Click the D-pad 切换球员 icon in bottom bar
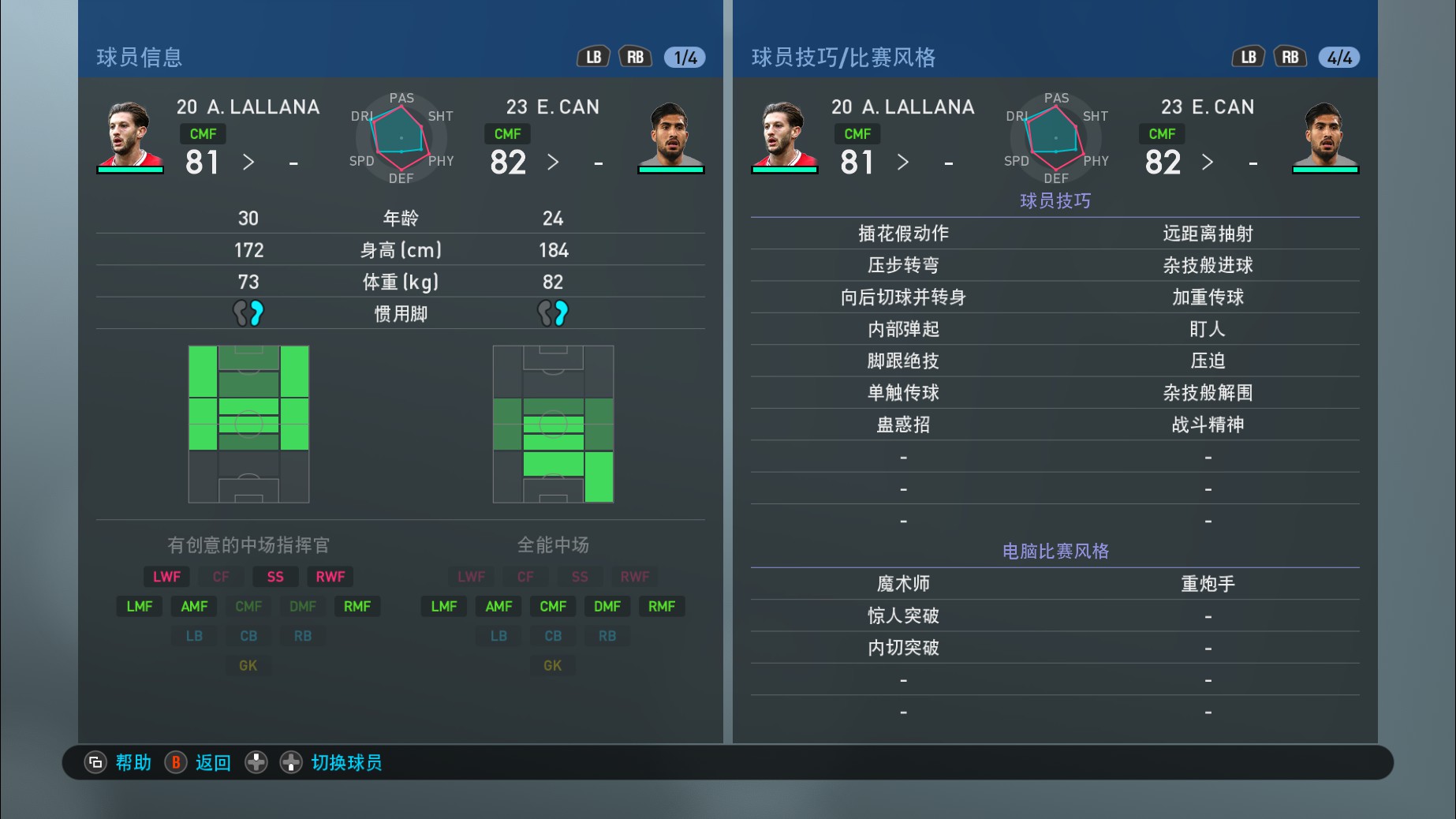Screen dimensions: 1456x819 click(256, 762)
